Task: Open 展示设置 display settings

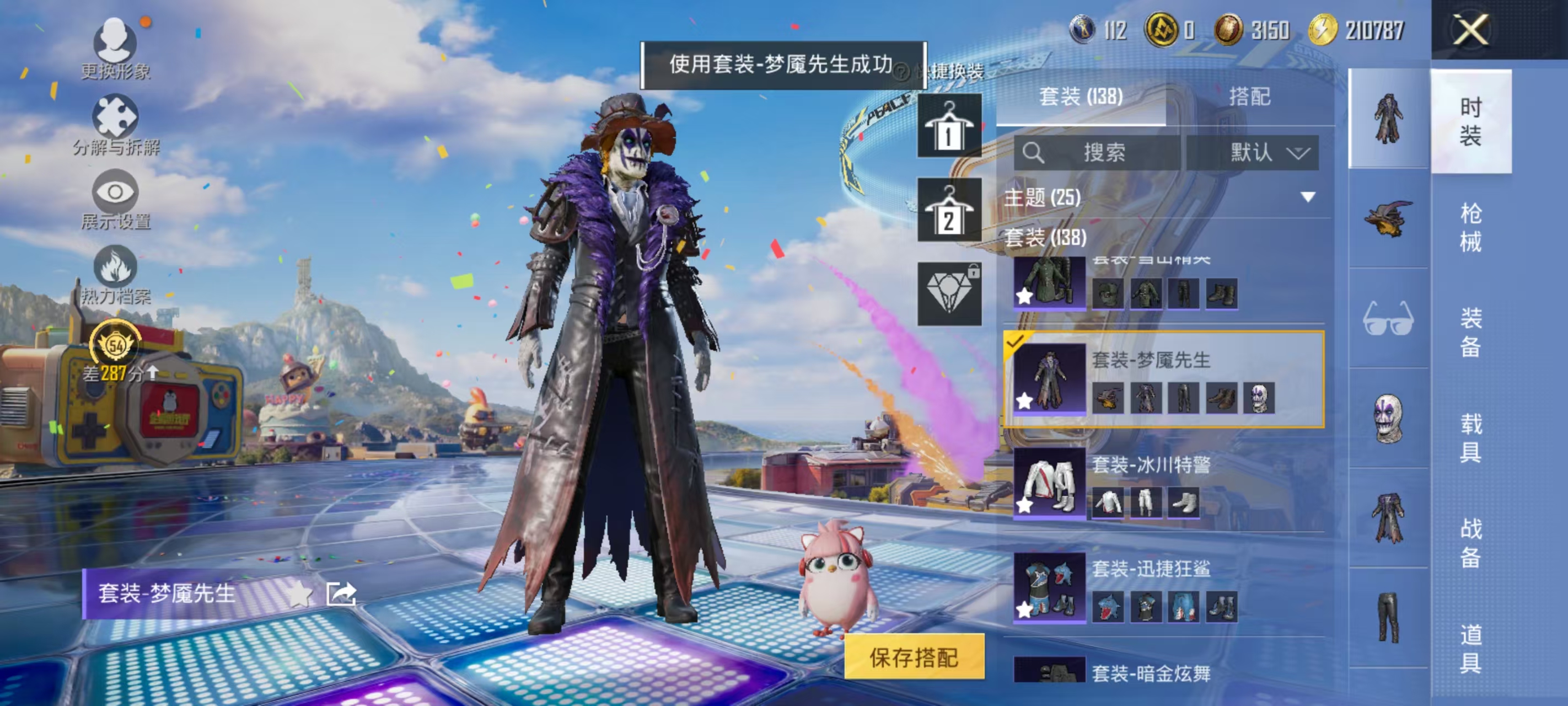Action: click(x=117, y=192)
